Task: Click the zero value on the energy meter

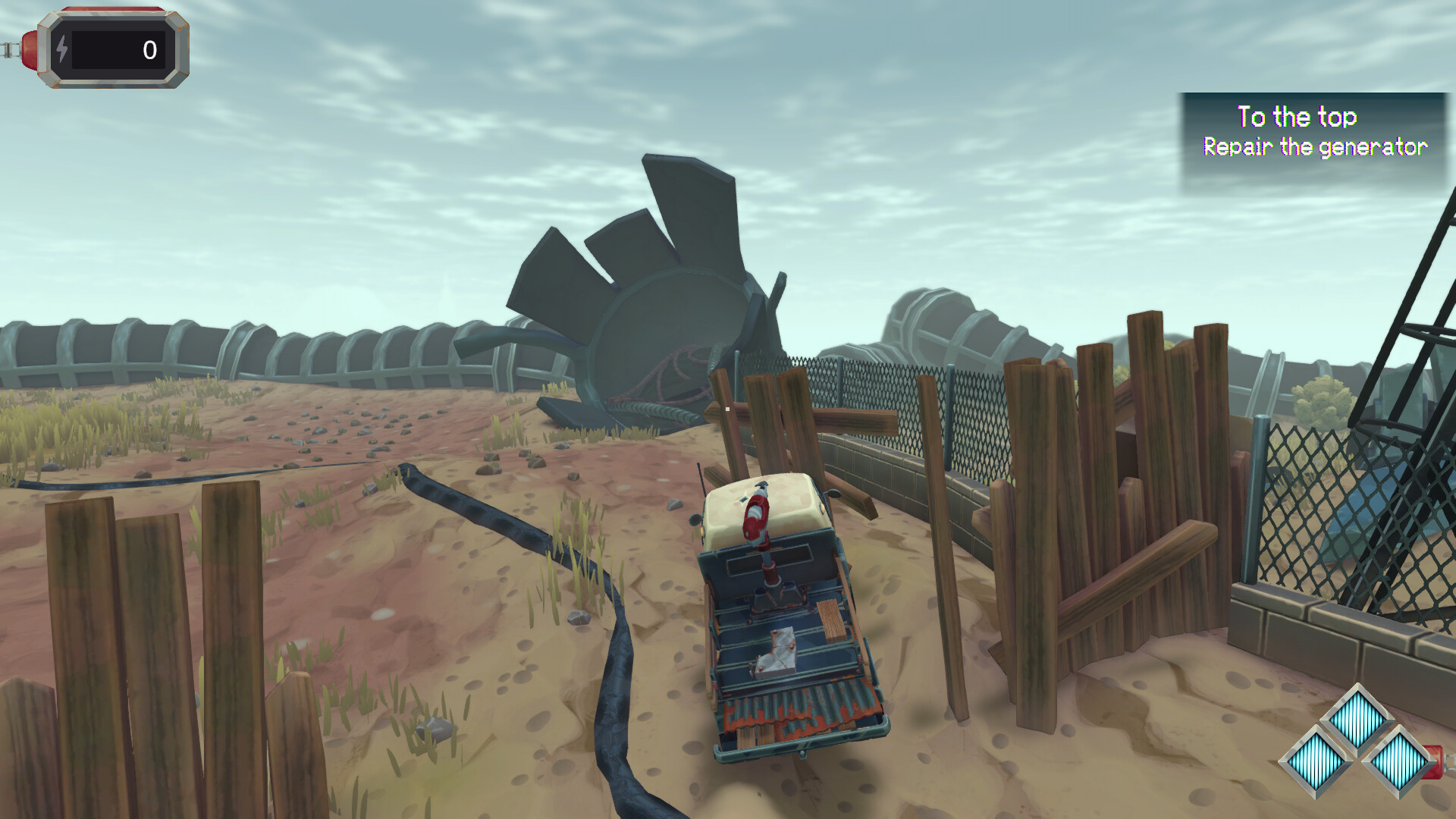Action: [148, 50]
